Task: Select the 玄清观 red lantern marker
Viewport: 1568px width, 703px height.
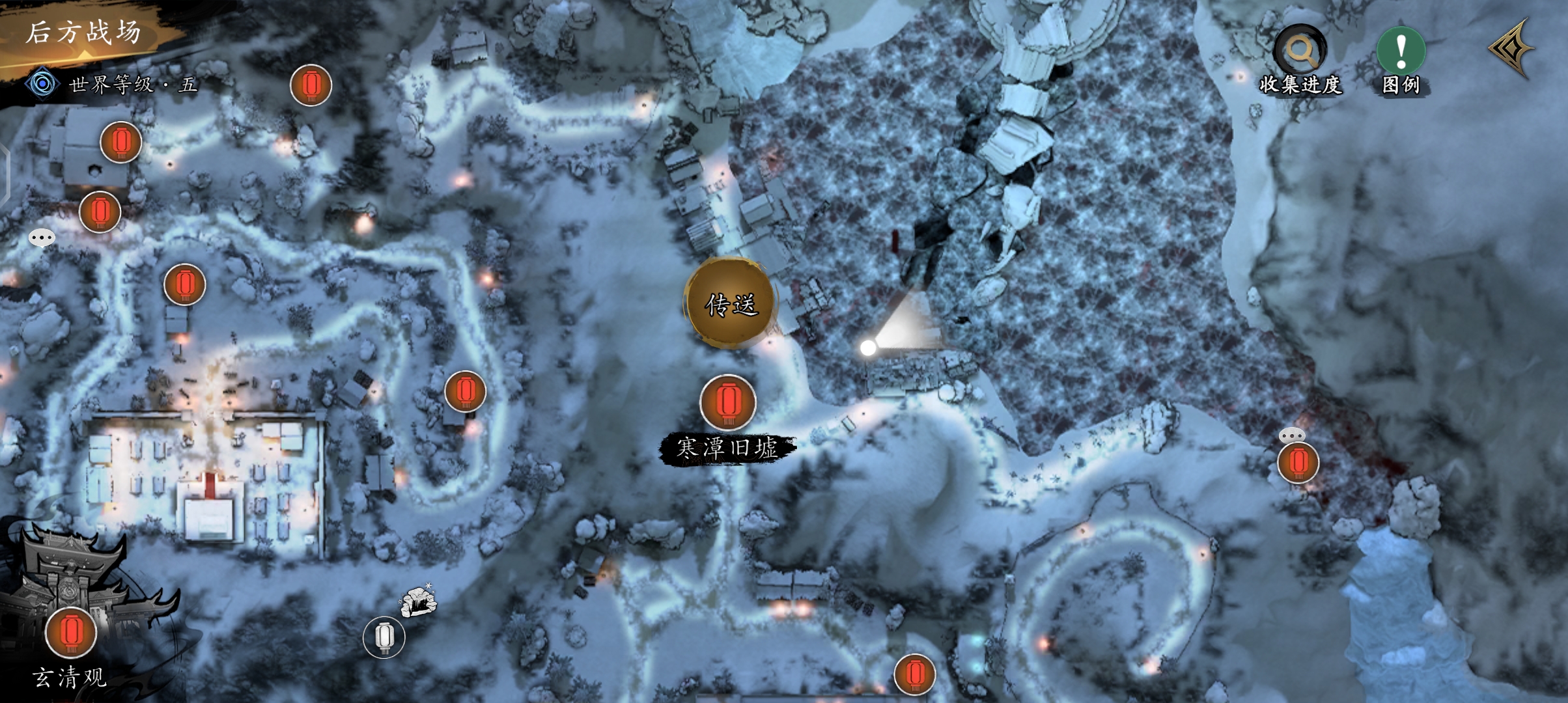Action: (x=71, y=633)
